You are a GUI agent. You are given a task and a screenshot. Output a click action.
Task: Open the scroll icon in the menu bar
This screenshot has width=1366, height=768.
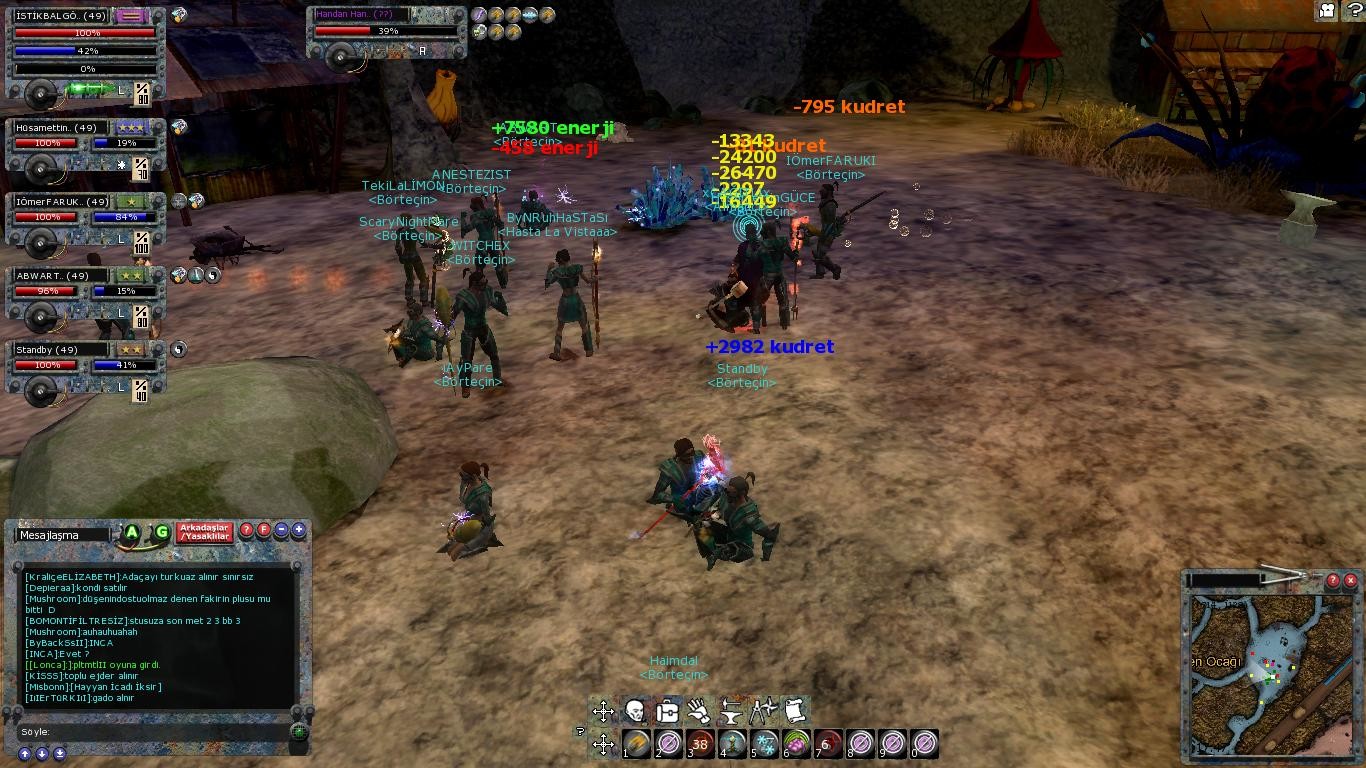point(795,711)
